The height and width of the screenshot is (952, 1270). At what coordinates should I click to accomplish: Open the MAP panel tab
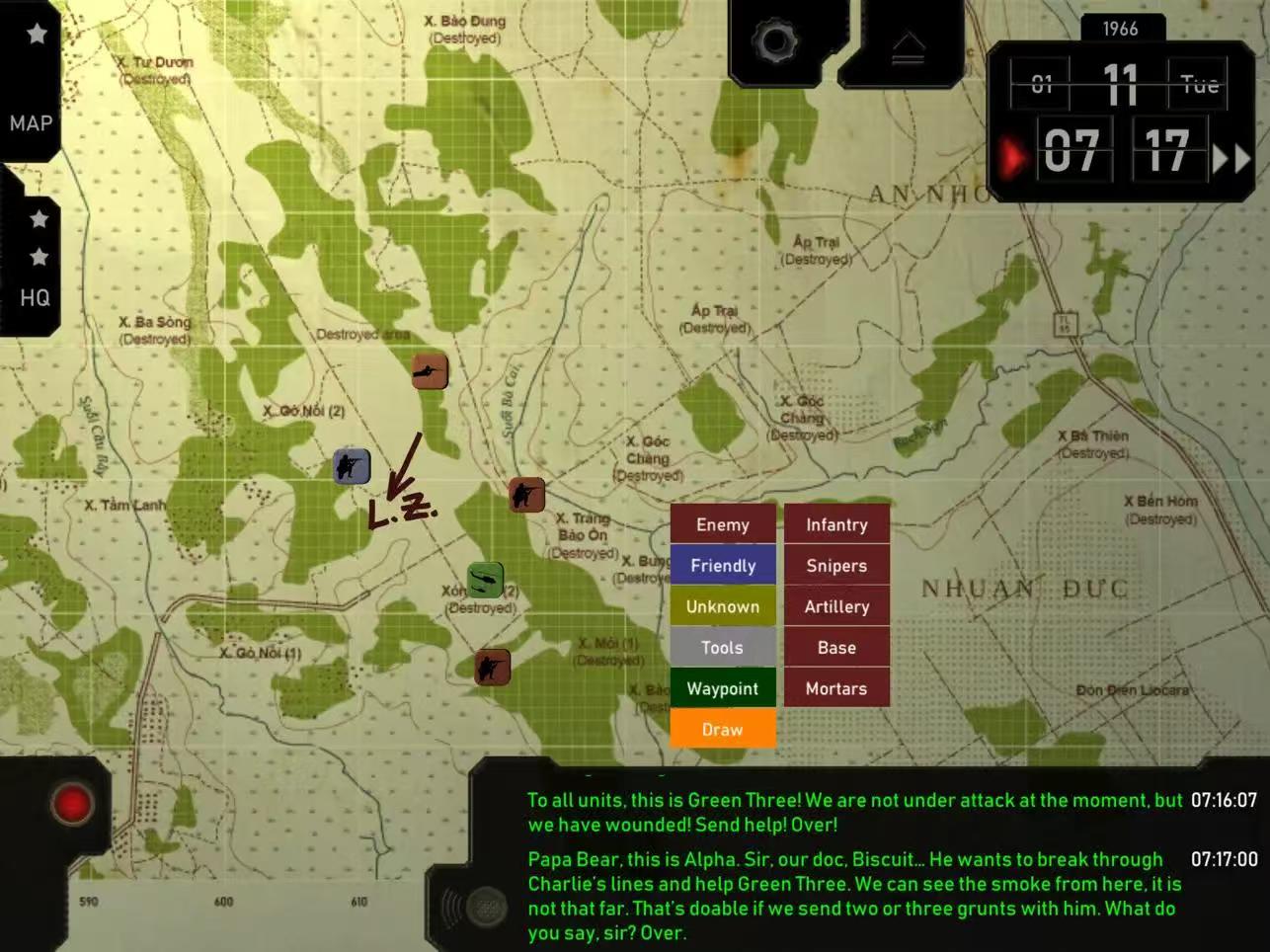tap(31, 122)
